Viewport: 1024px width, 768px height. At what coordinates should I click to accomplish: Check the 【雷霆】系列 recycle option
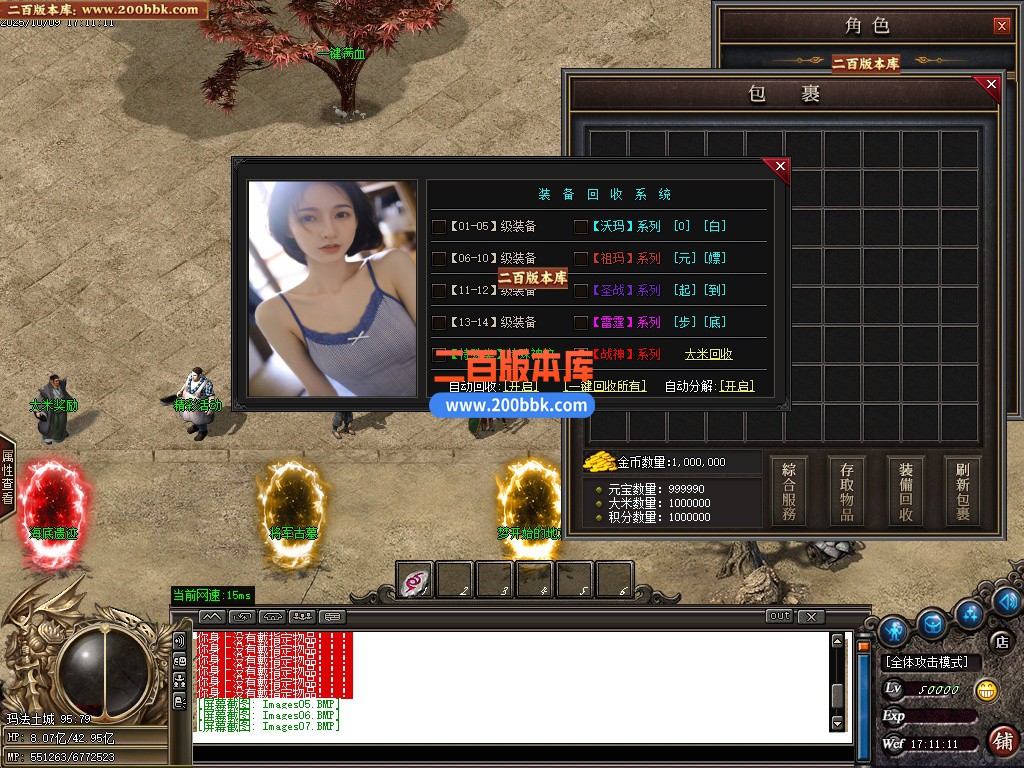581,323
